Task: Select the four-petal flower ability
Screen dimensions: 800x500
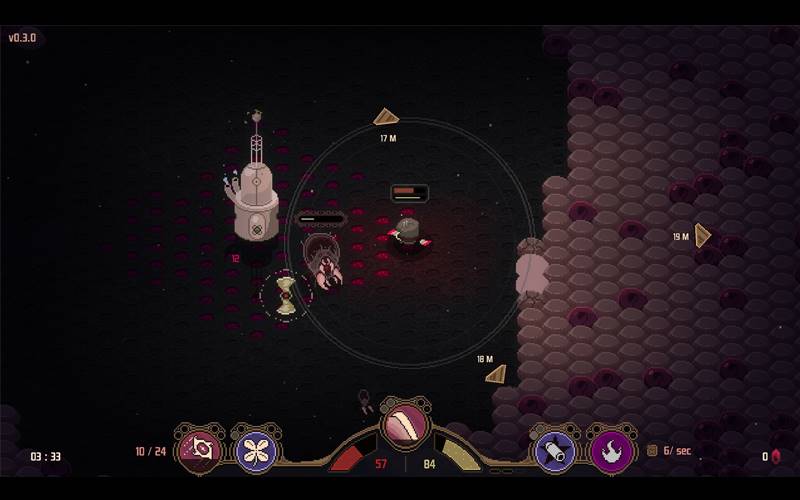Action: point(257,450)
